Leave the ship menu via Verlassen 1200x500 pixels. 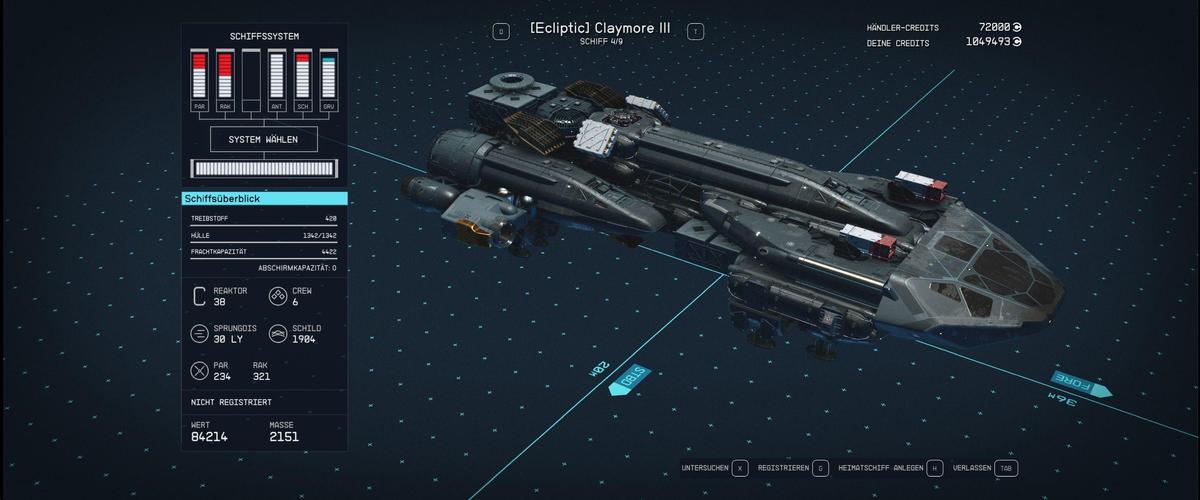[x=985, y=468]
